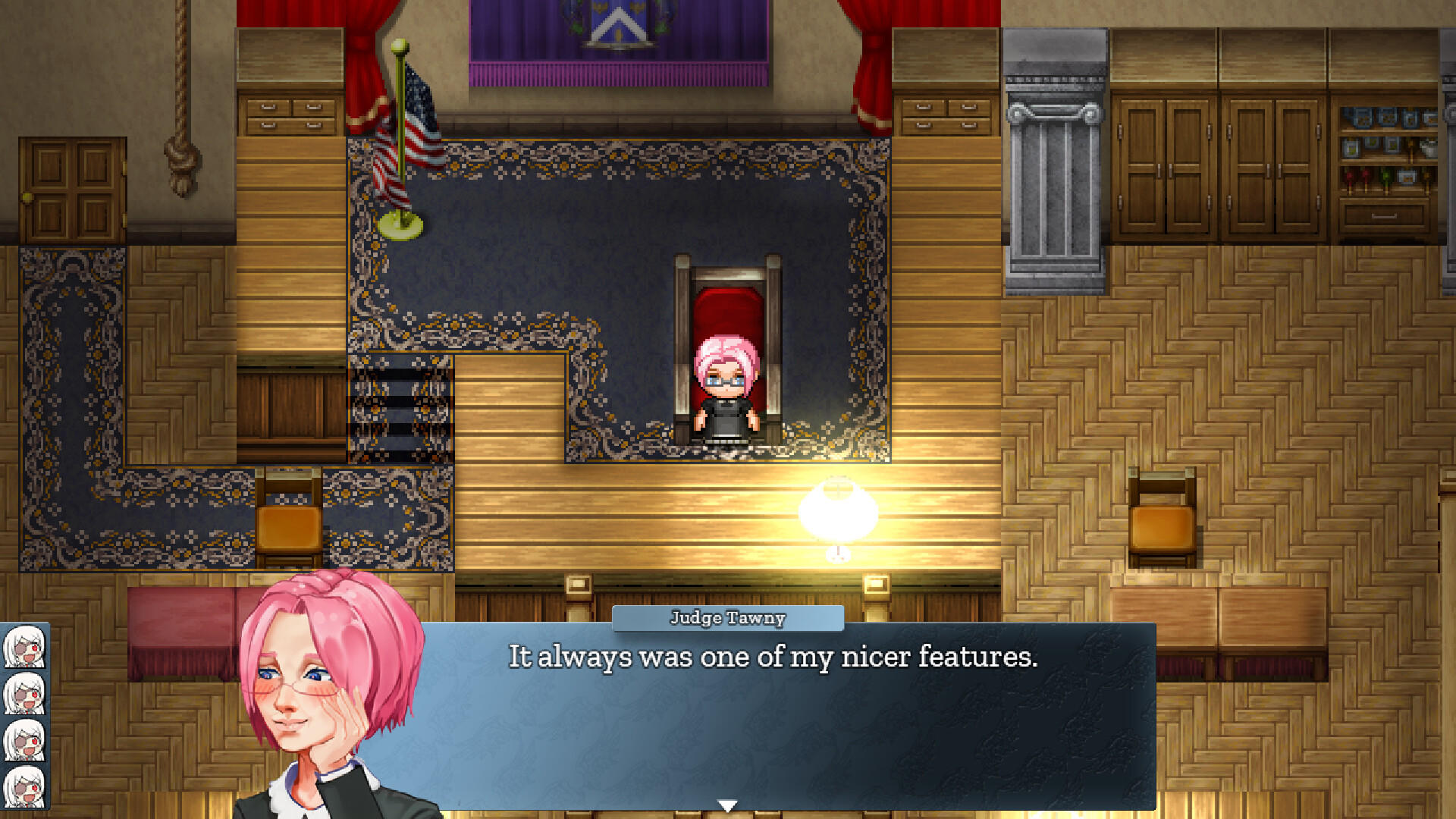Click the Judge Tawny name plate
The width and height of the screenshot is (1456, 819).
point(726,617)
